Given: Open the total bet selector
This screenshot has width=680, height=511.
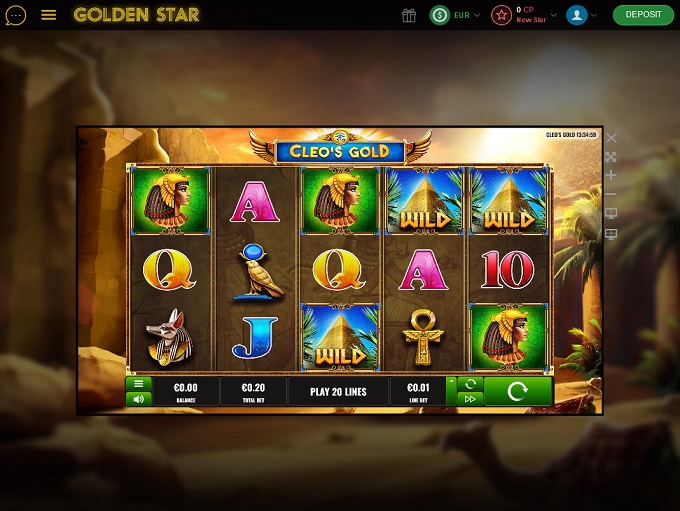Looking at the screenshot, I should pos(252,391).
